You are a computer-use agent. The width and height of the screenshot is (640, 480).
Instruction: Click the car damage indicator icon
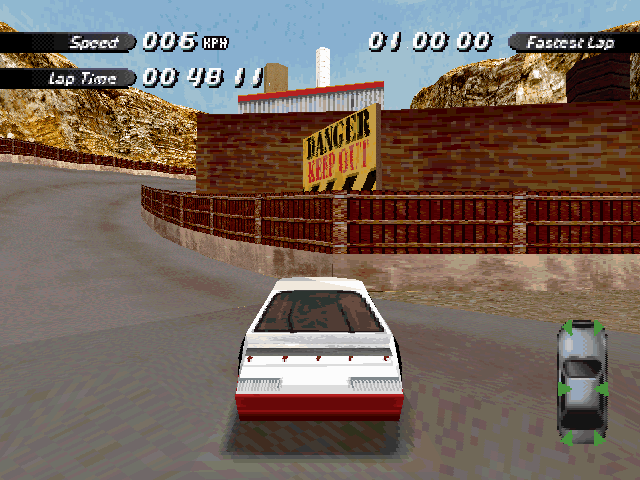582,382
